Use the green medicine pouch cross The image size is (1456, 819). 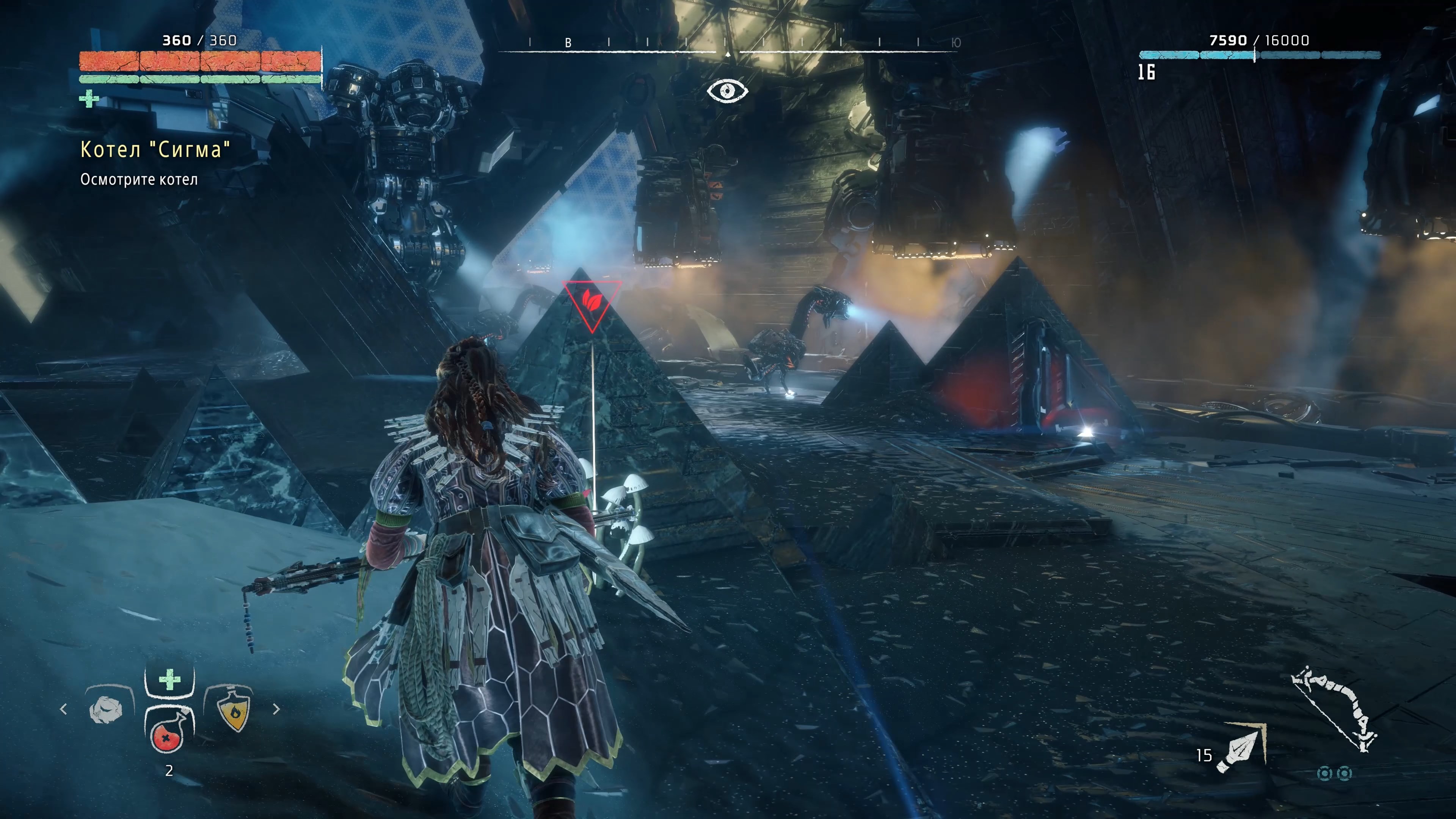pos(169,679)
